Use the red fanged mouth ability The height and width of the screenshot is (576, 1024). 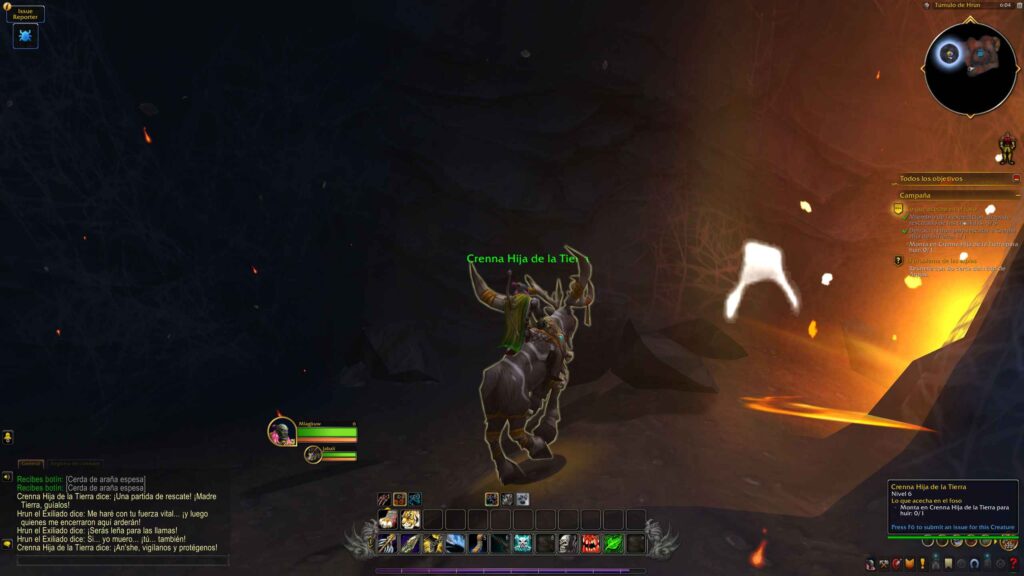[590, 542]
